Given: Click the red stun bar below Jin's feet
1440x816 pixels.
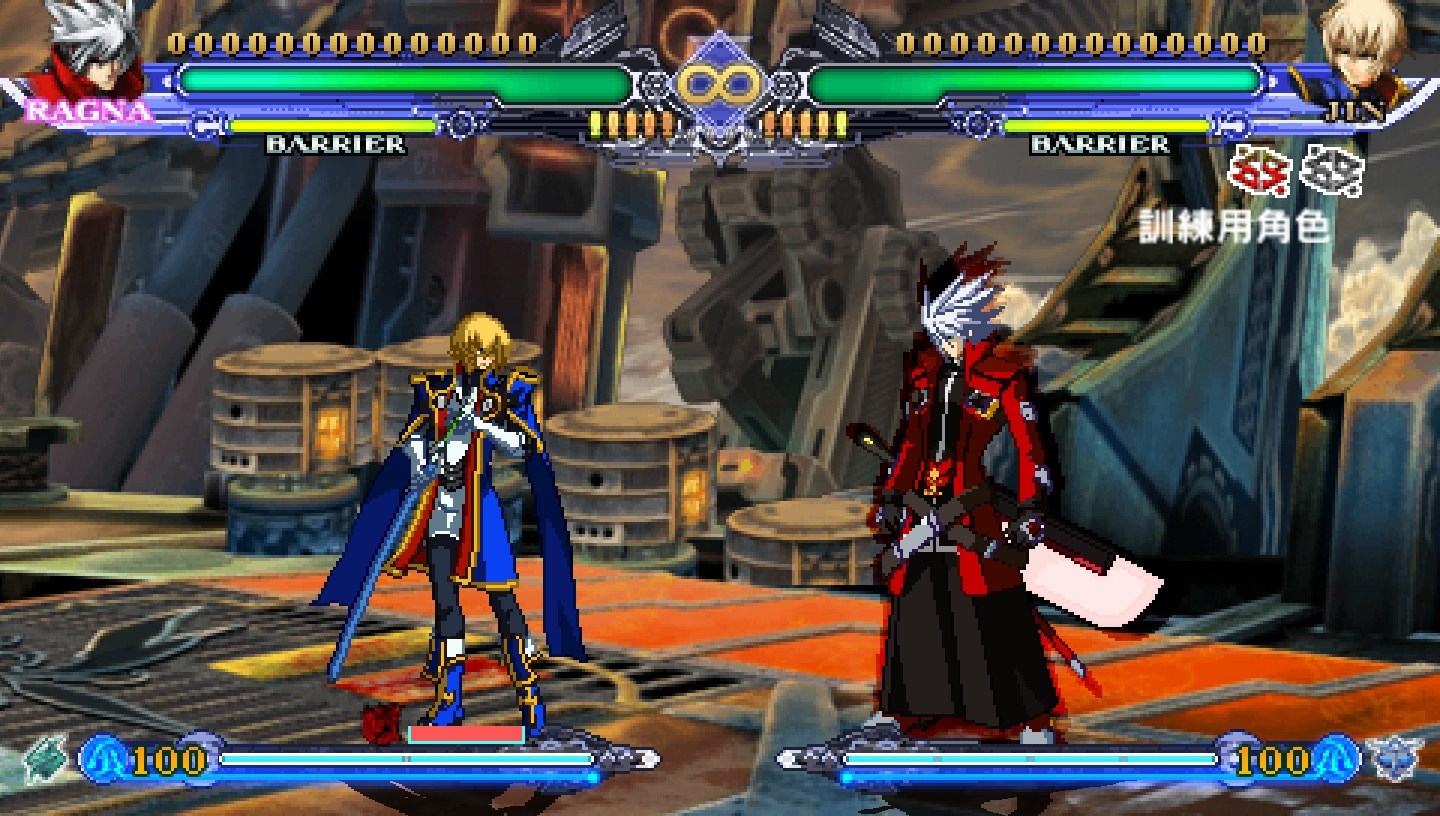Looking at the screenshot, I should pyautogui.click(x=466, y=732).
